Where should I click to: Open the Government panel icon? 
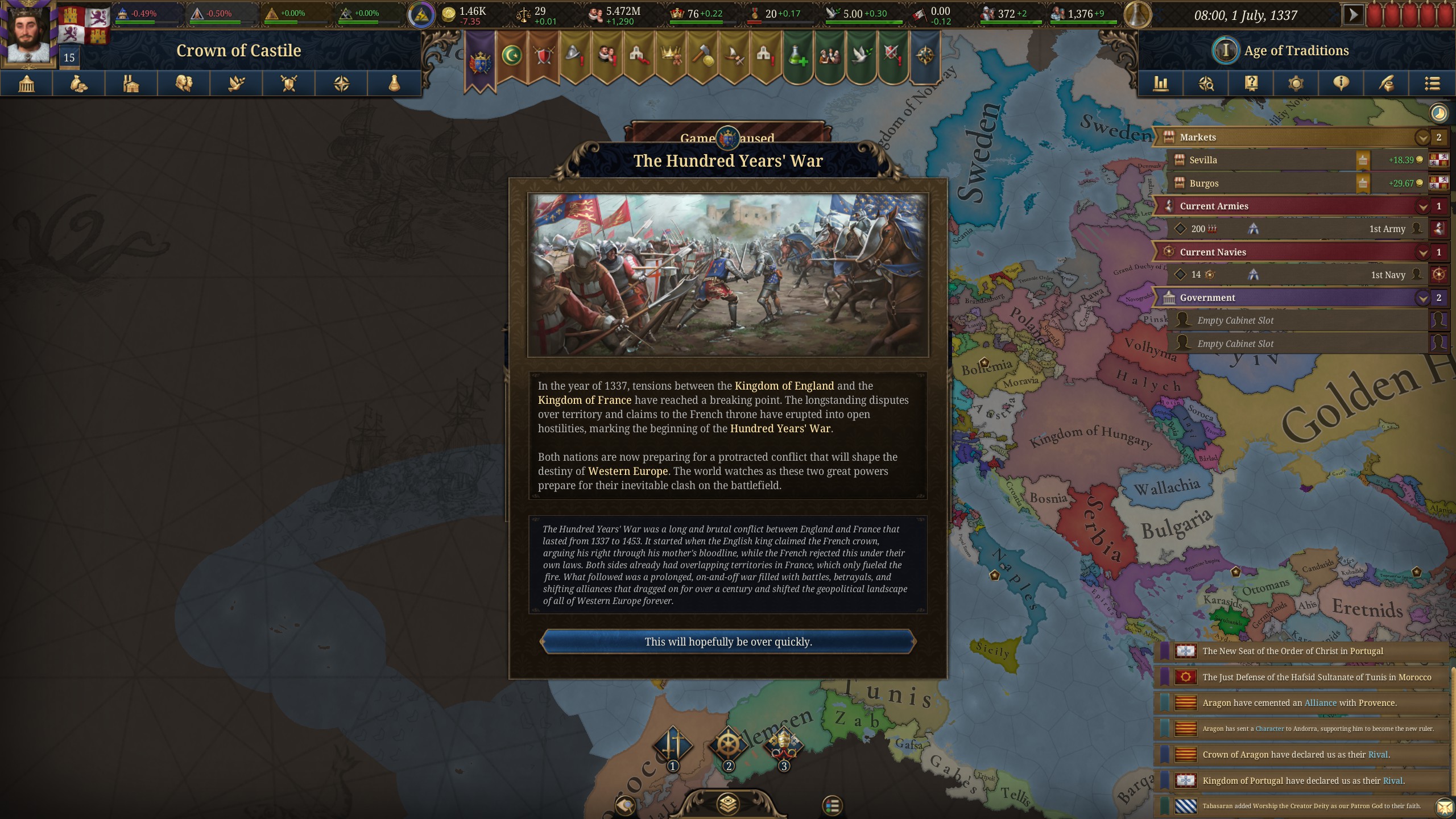[26, 84]
